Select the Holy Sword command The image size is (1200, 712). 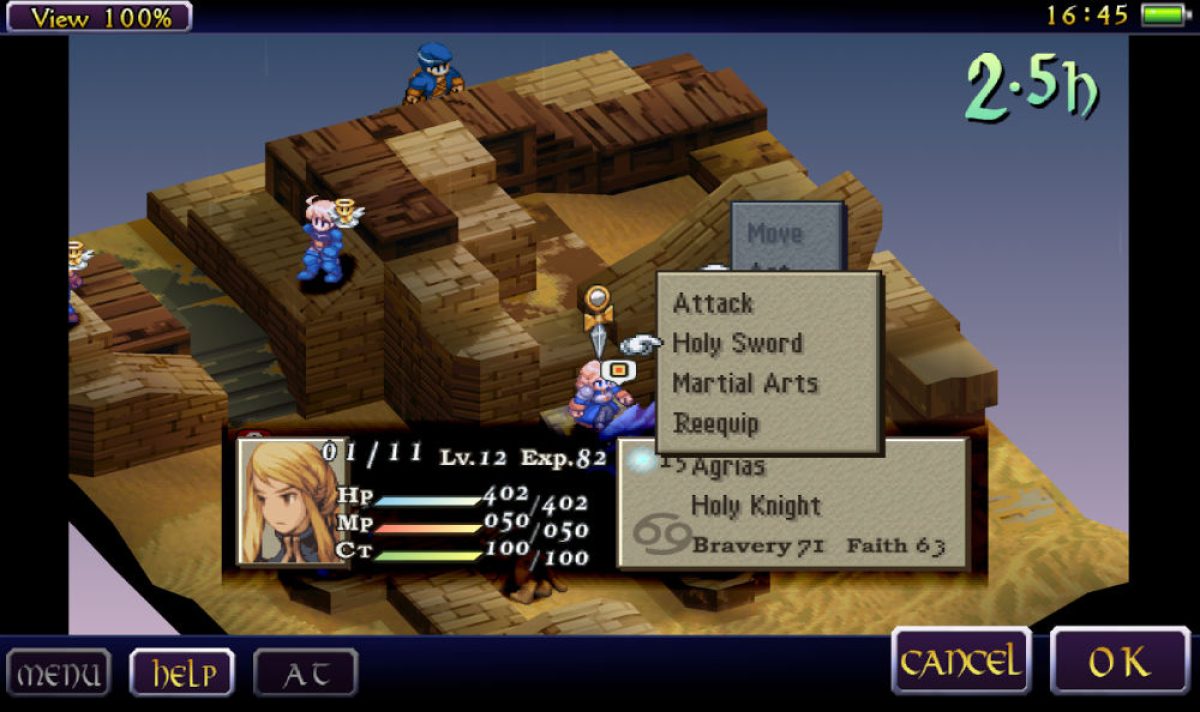737,343
